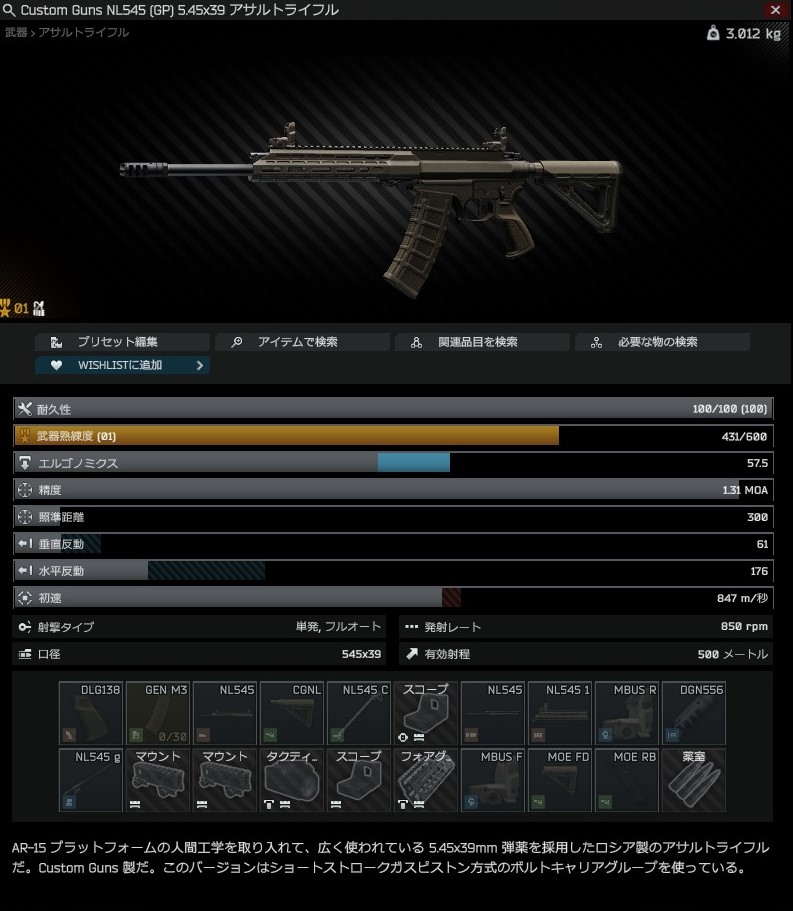Add the rifle via WISHLISTに追加
The height and width of the screenshot is (911, 793).
point(122,365)
